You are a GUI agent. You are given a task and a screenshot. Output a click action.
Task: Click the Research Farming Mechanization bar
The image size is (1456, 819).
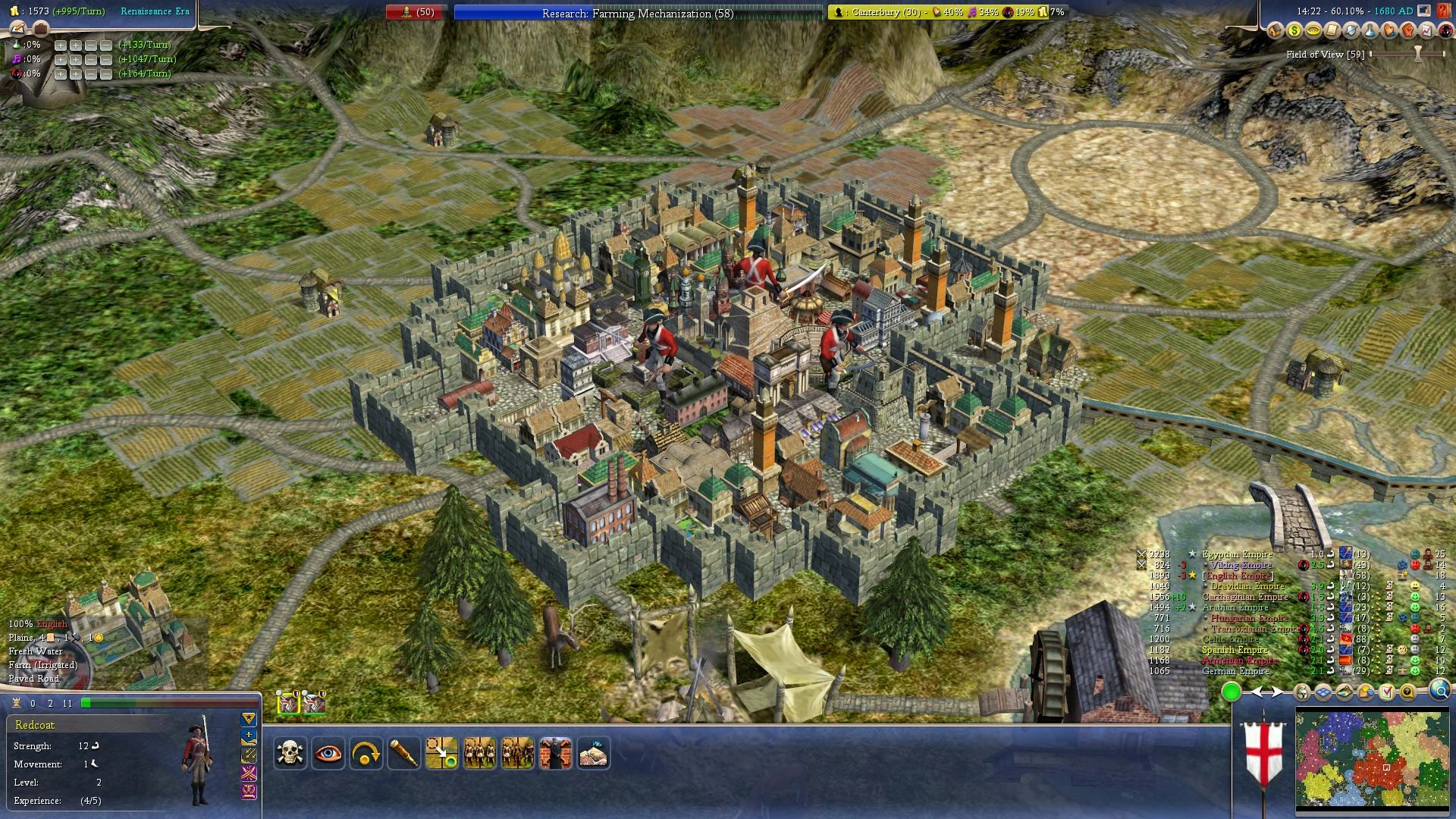pyautogui.click(x=638, y=13)
